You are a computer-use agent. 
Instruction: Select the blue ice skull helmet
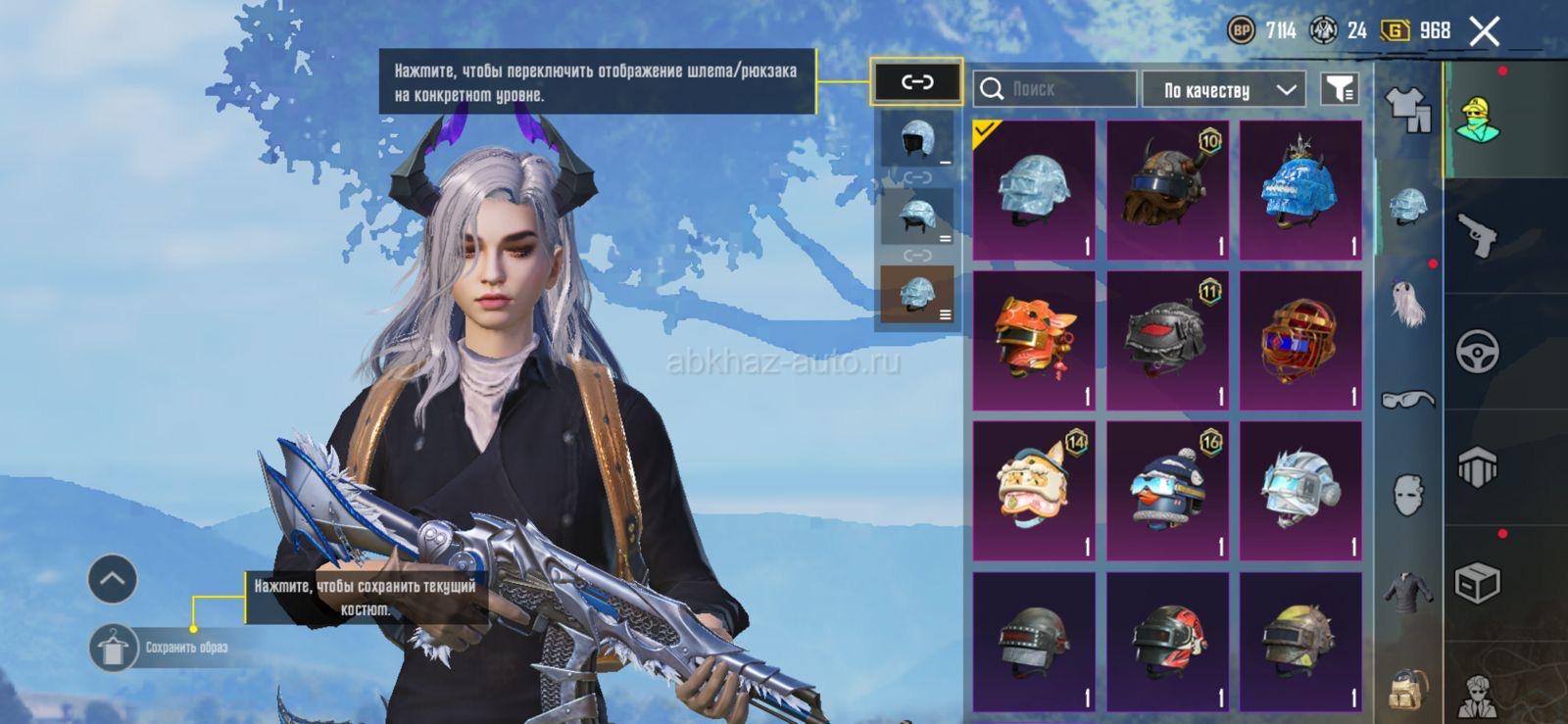[x=1300, y=190]
